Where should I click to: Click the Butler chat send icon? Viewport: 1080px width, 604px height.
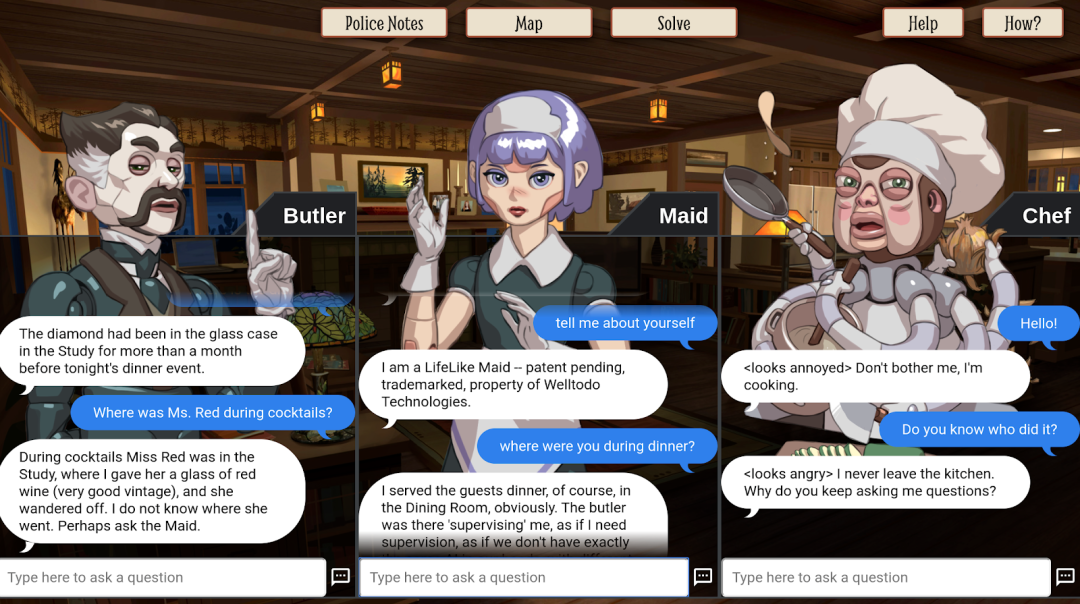pos(341,577)
